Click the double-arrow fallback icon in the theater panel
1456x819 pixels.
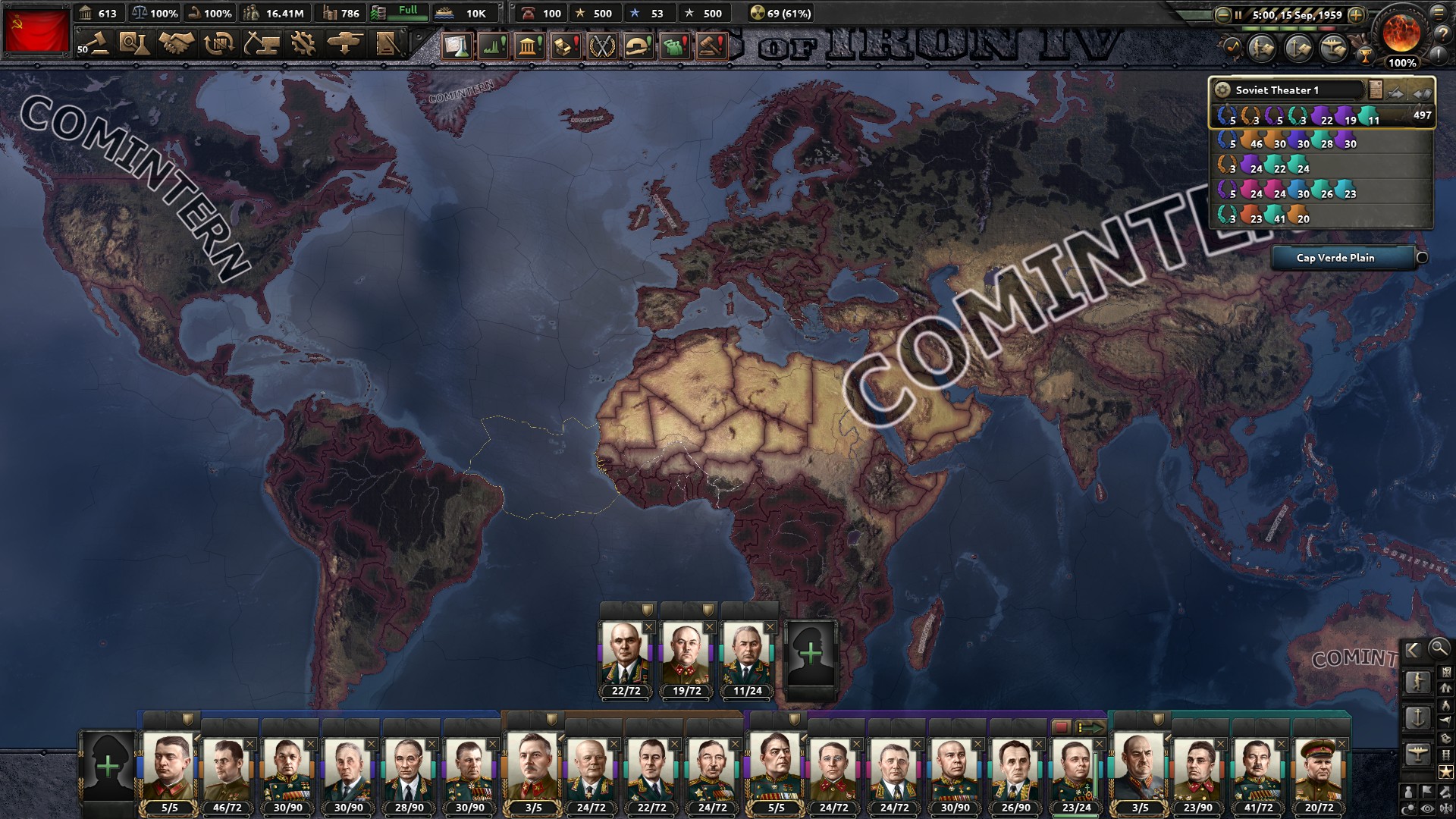[1422, 94]
